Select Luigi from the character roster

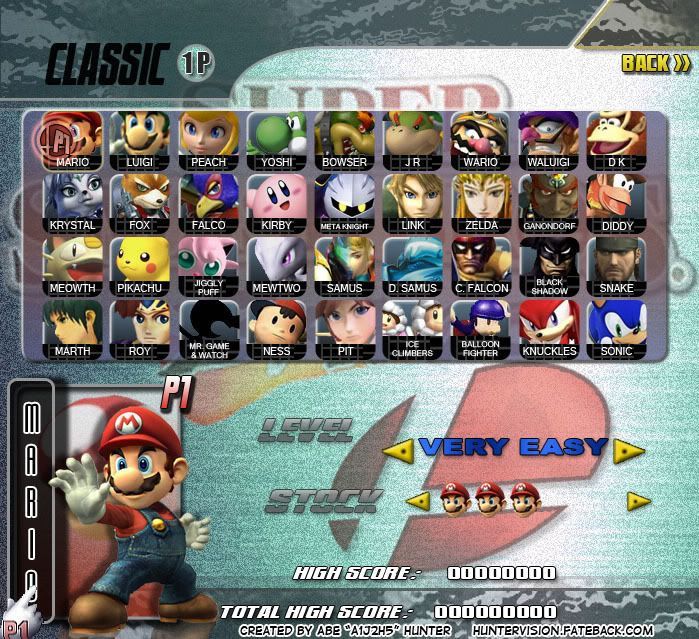141,140
